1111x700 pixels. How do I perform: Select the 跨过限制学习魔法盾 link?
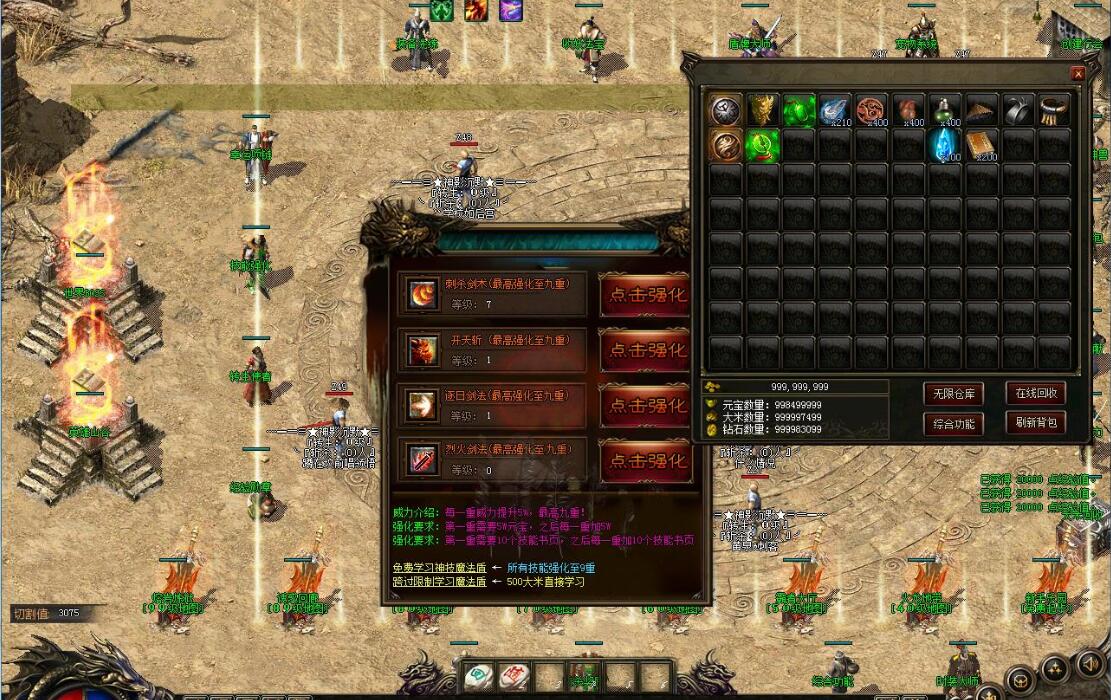(439, 581)
